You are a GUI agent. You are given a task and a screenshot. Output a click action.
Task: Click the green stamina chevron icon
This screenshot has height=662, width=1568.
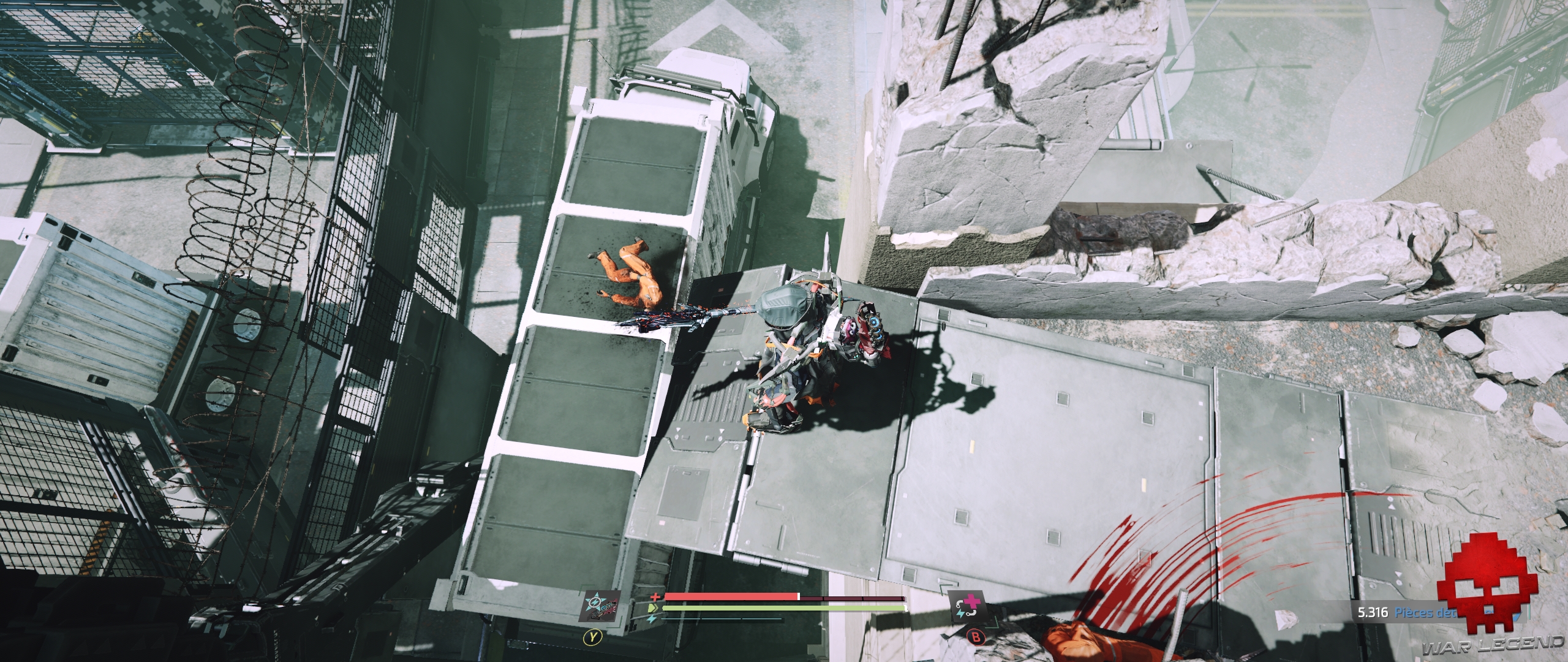[x=654, y=607]
